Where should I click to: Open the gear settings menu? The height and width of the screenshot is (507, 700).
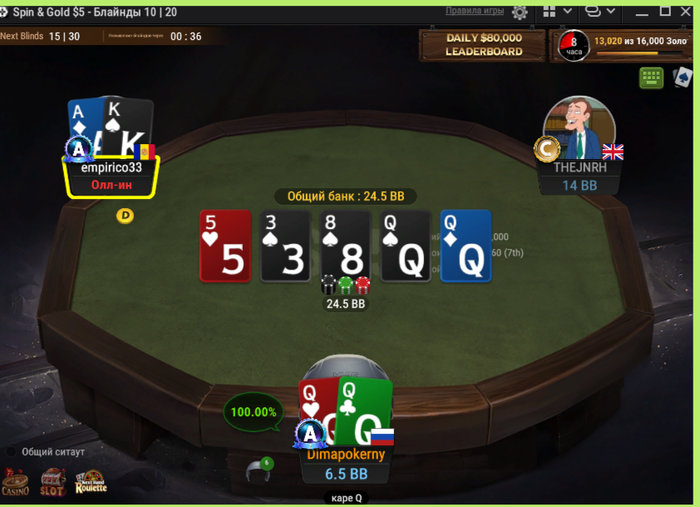click(x=520, y=12)
